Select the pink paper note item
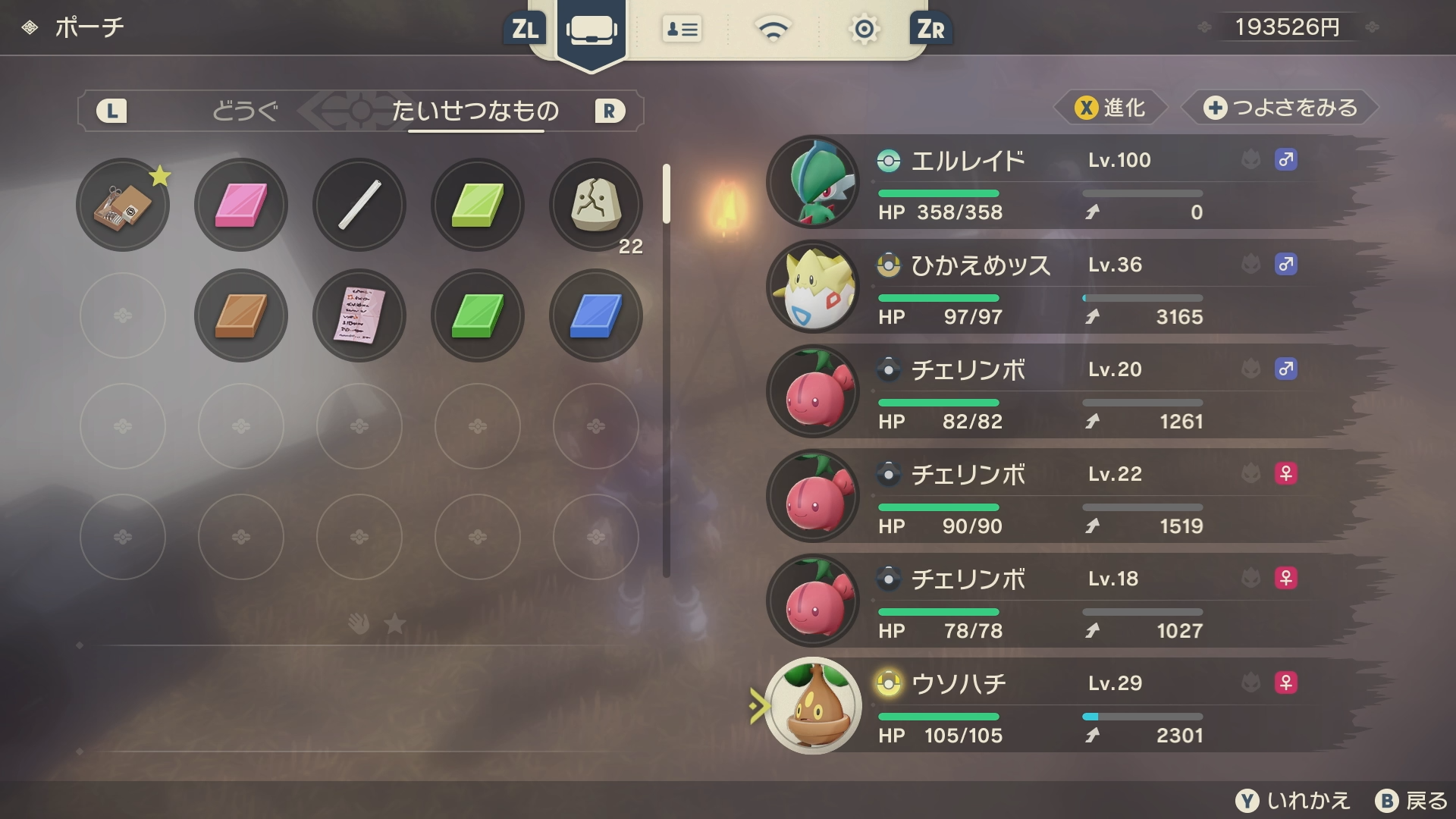 tap(359, 315)
